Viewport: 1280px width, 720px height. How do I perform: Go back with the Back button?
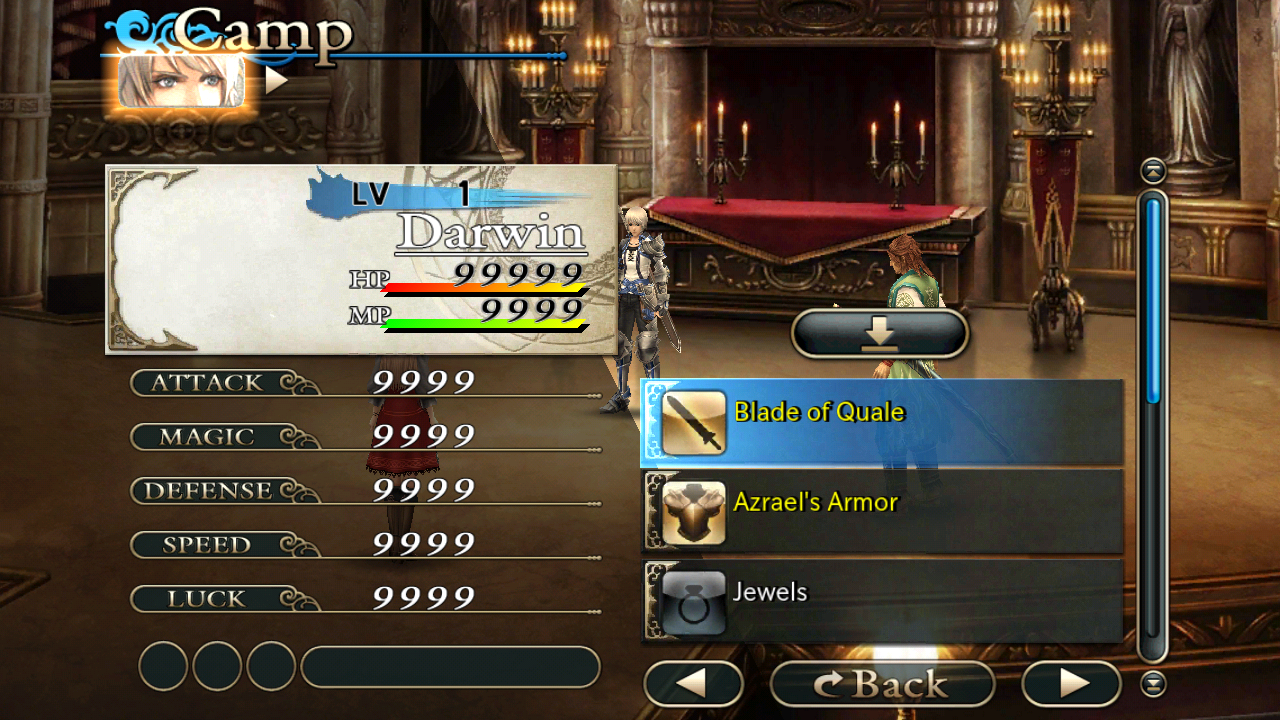[882, 684]
